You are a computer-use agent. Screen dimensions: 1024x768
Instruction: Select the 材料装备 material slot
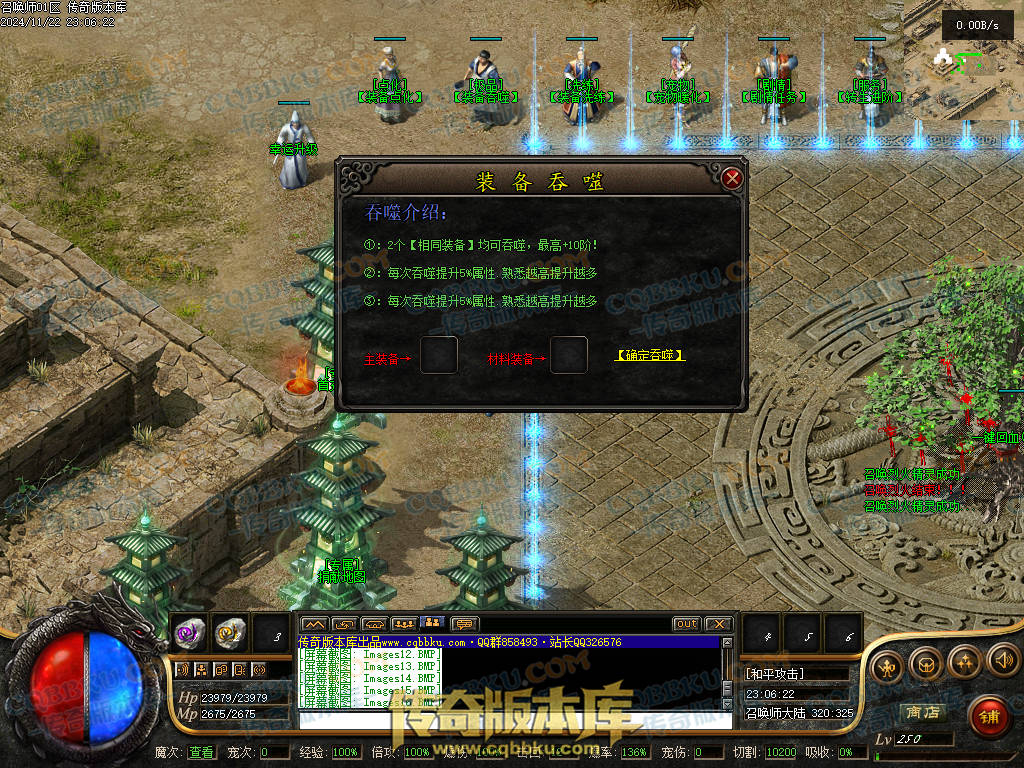[569, 355]
